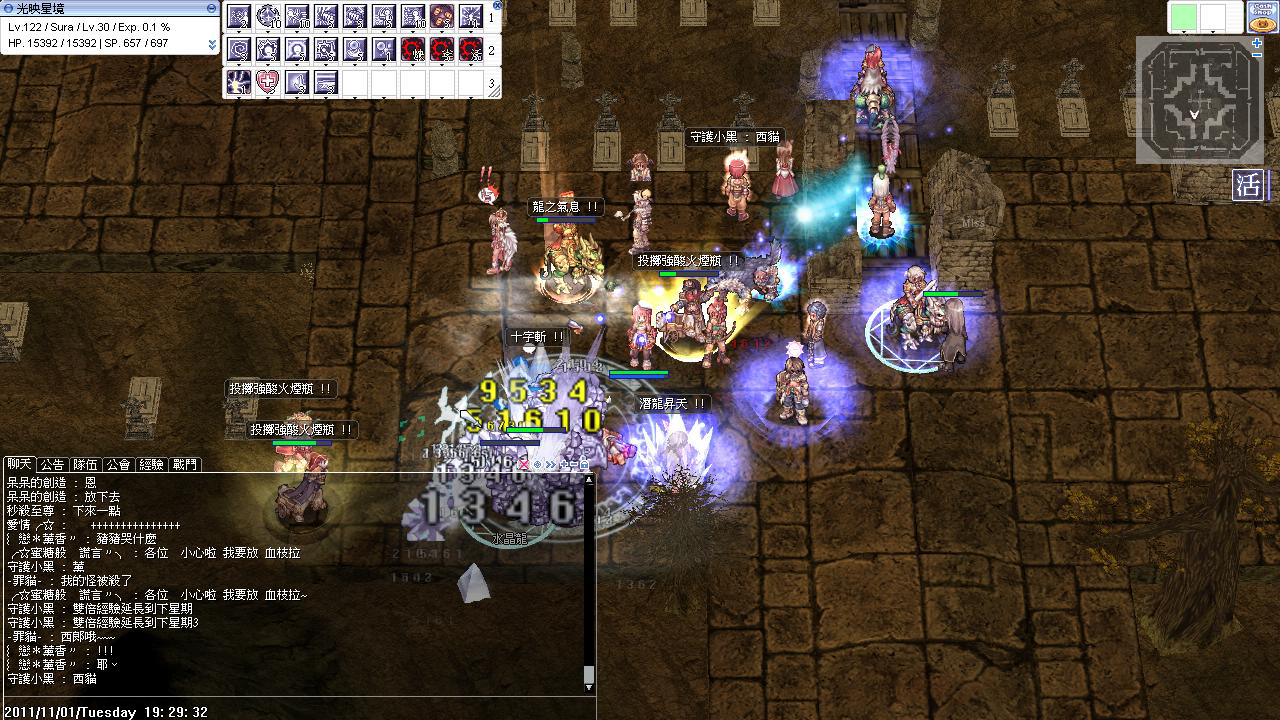
Task: Activate the four orange orbs skill
Action: (442, 17)
